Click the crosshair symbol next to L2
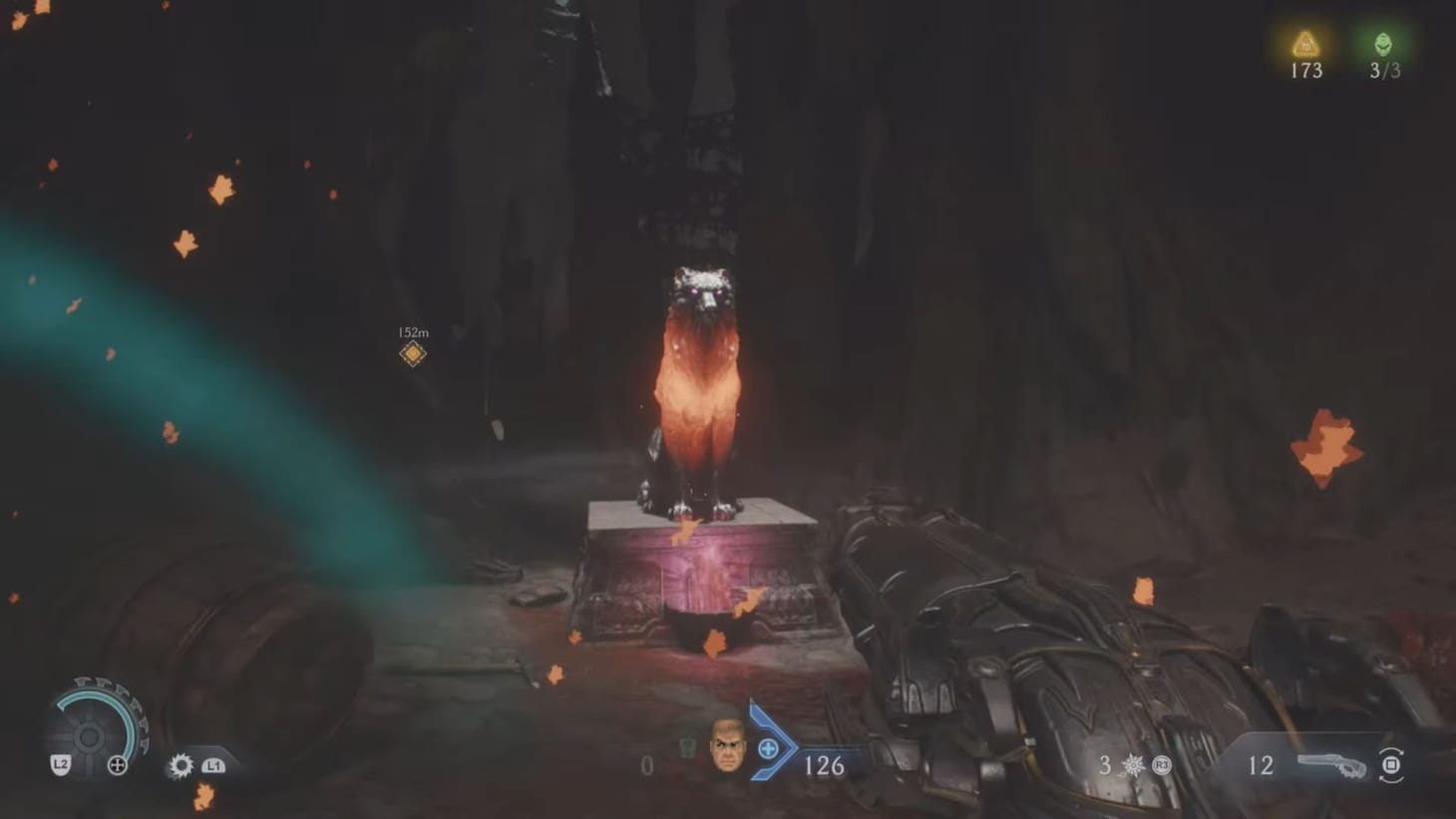 117,763
